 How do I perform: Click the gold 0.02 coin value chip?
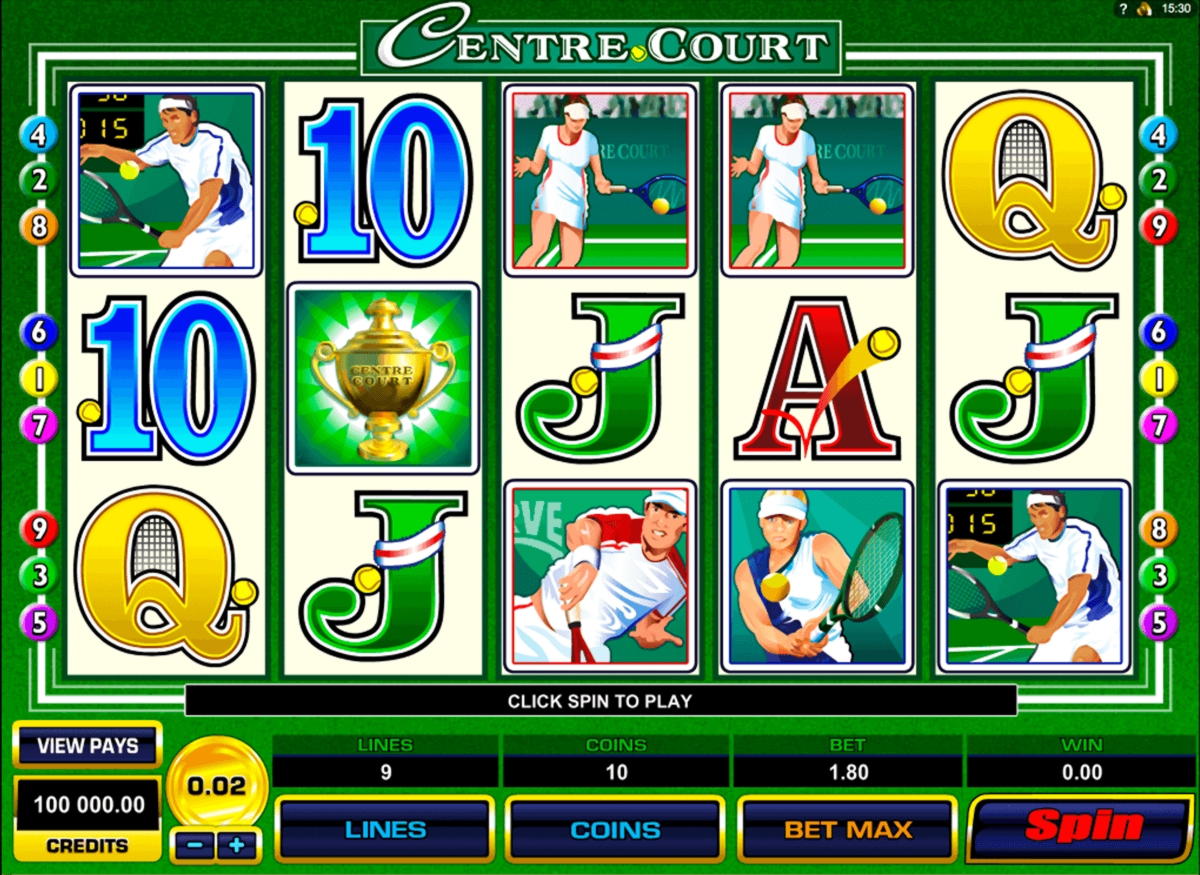(216, 786)
